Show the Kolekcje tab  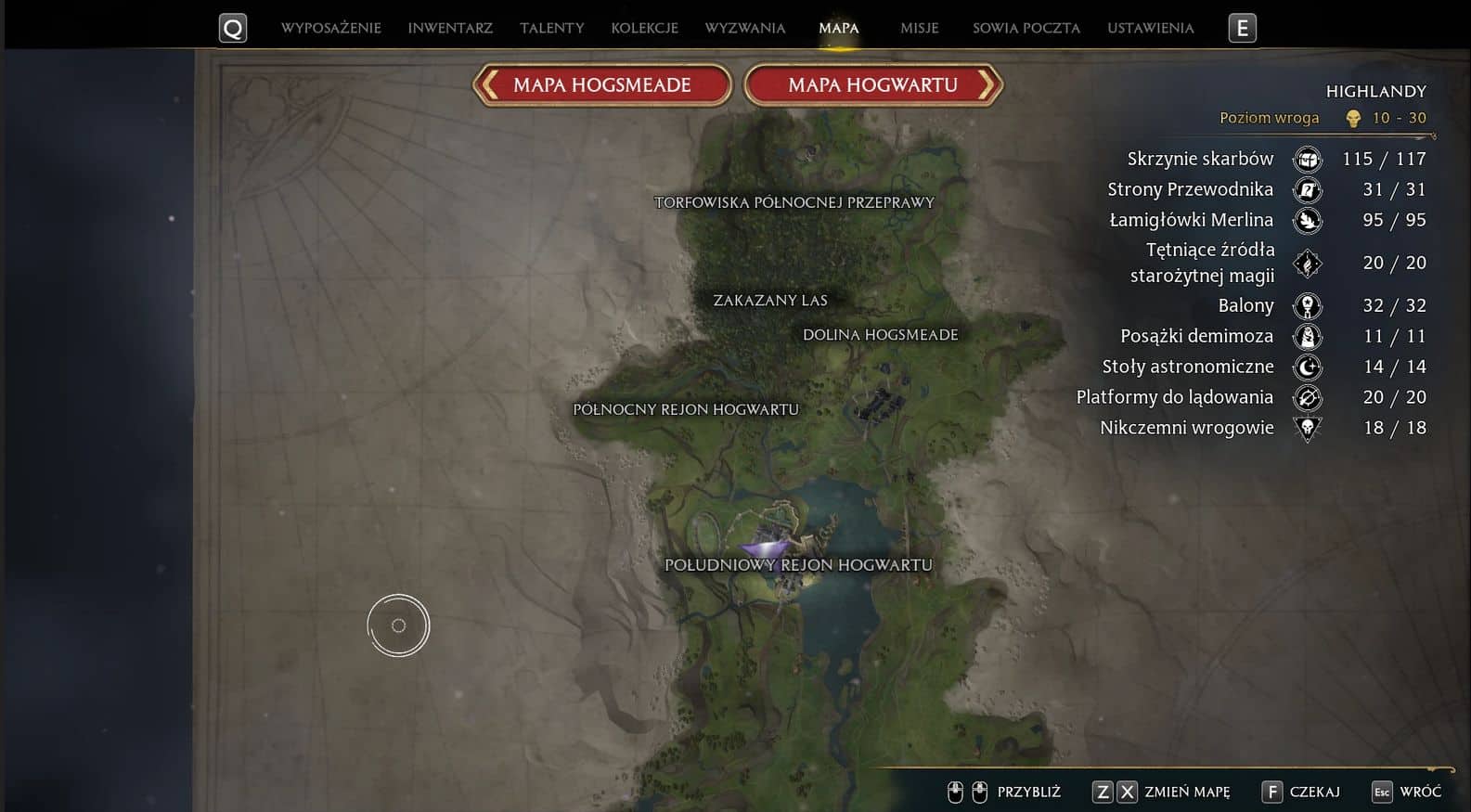click(x=644, y=28)
